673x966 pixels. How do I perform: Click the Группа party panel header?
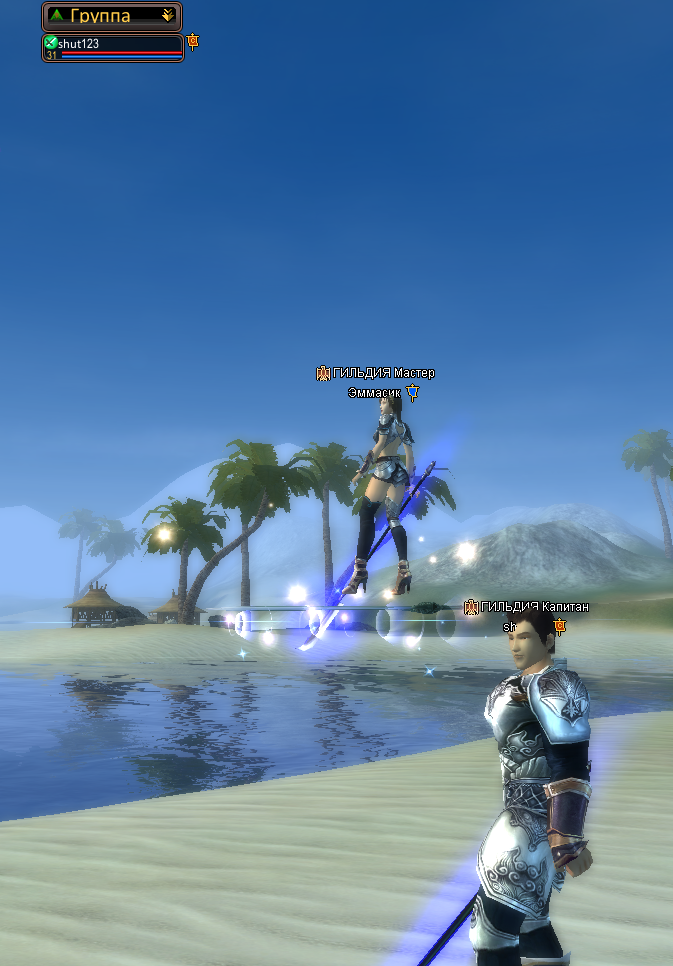[x=104, y=16]
